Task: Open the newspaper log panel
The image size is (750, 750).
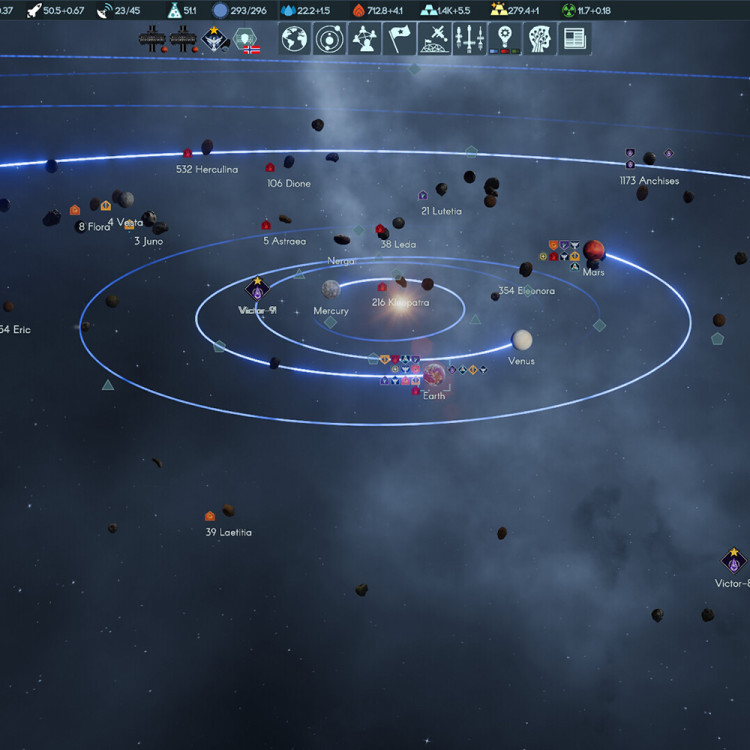Action: 574,39
